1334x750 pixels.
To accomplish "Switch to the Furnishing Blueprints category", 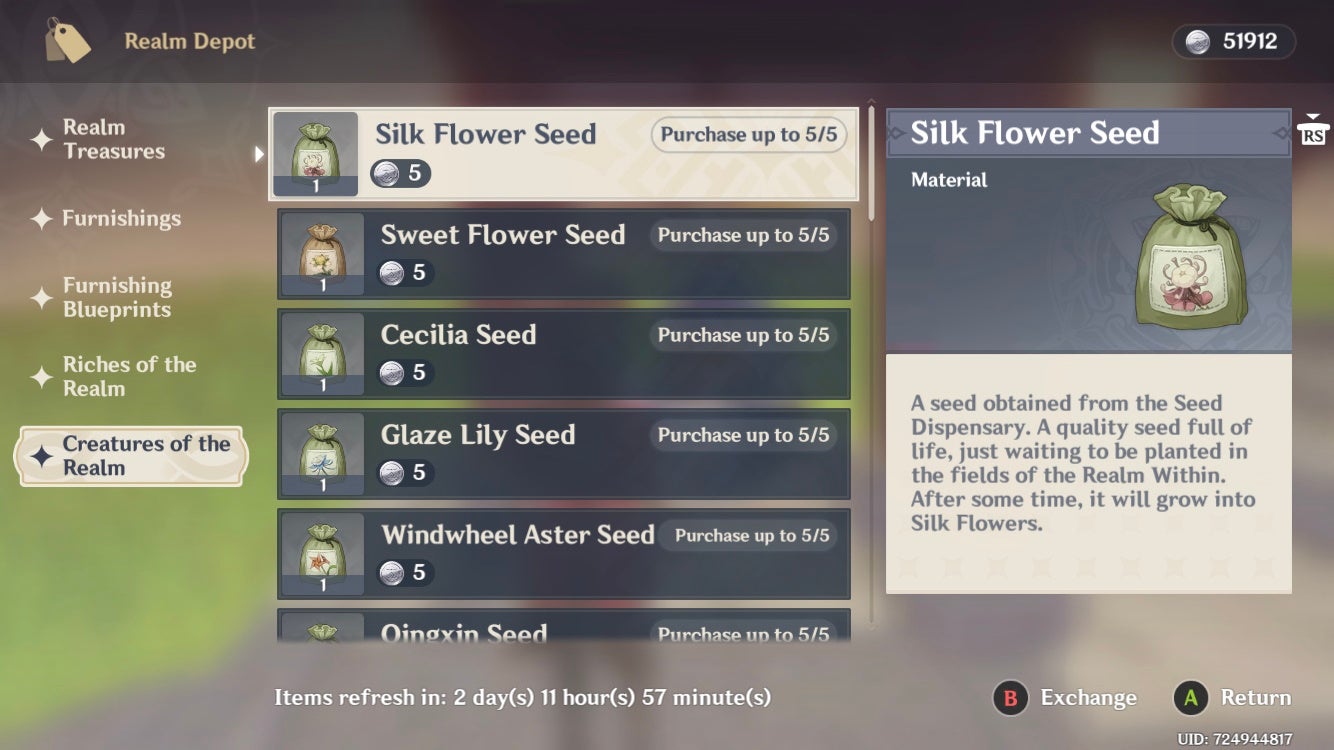I will coord(117,297).
